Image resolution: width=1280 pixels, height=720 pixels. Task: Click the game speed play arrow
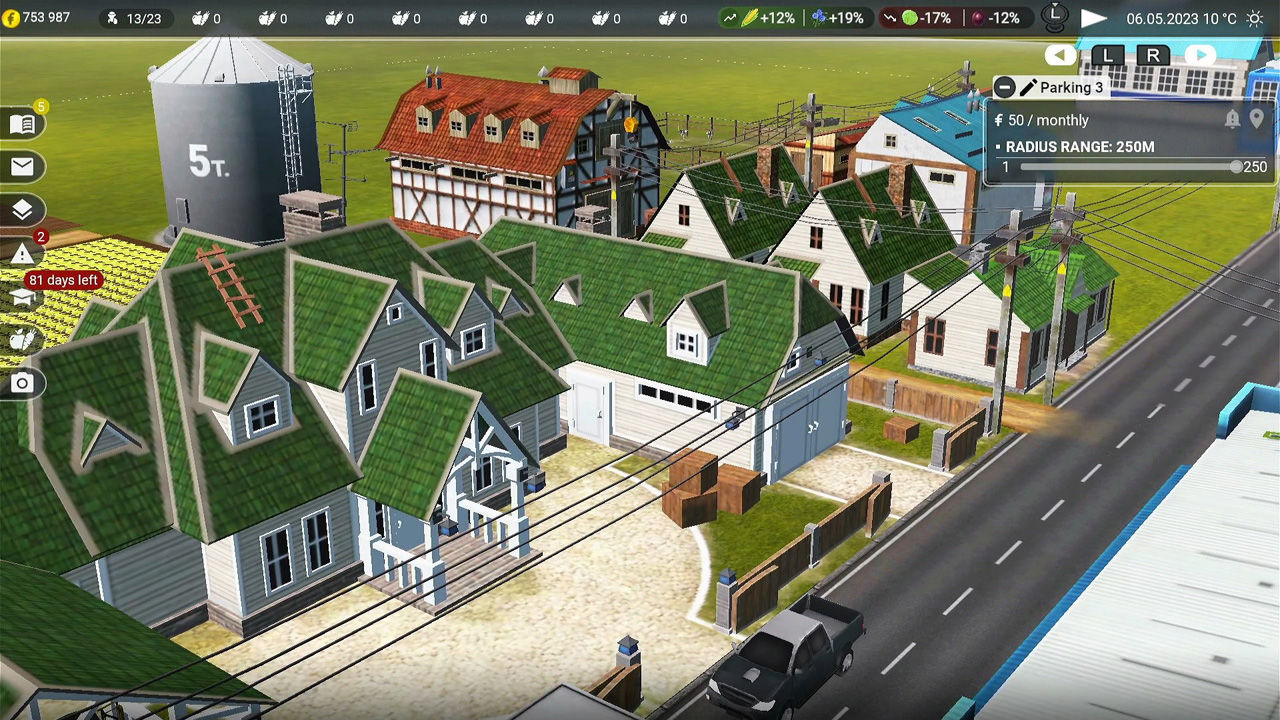click(1094, 18)
